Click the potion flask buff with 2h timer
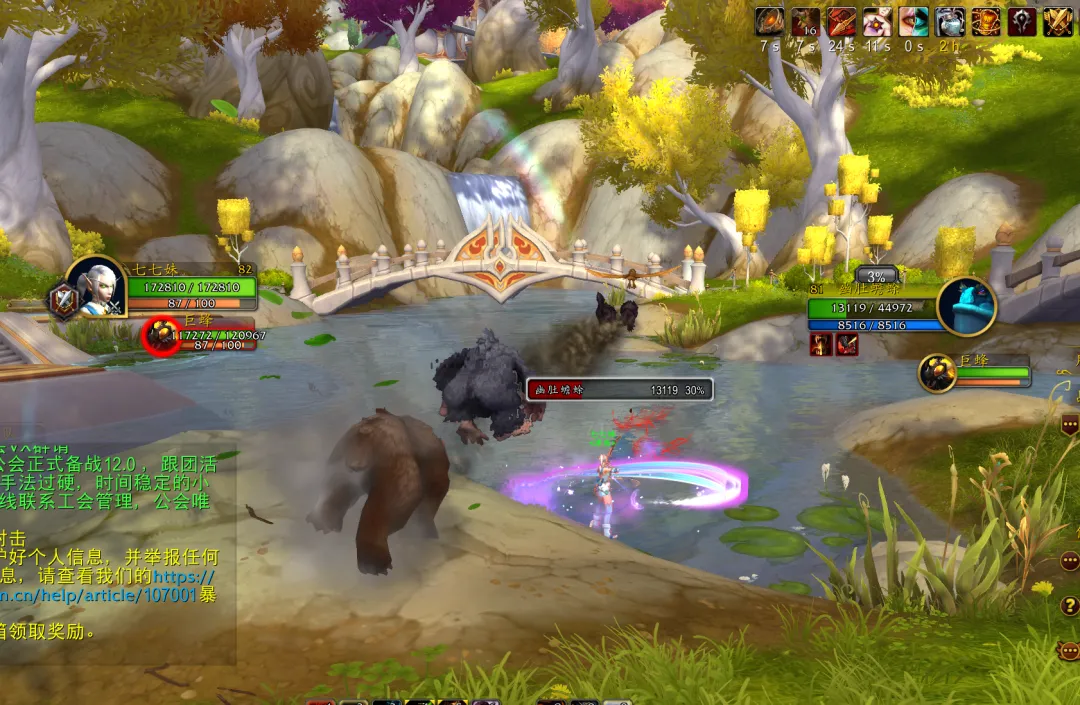Viewport: 1080px width, 705px height. pyautogui.click(x=950, y=21)
